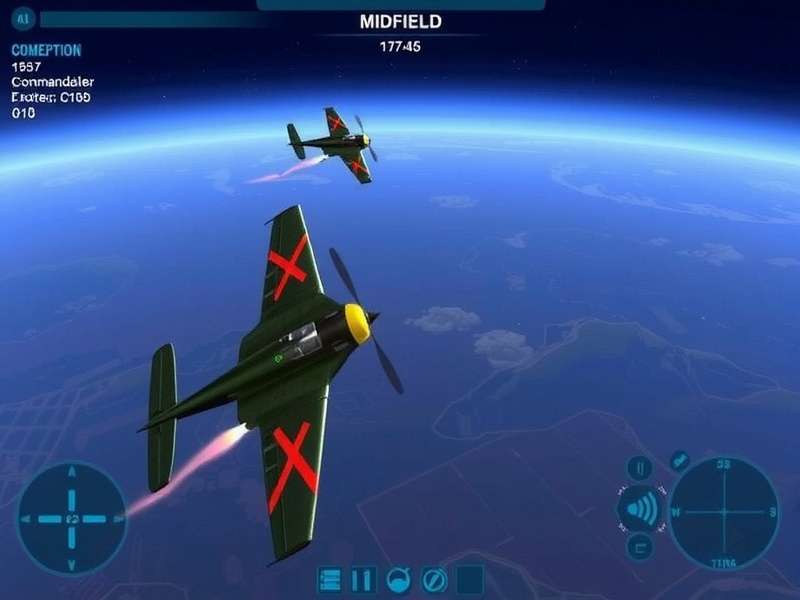Select the empty square slot in bottom toolbar
This screenshot has width=800, height=600.
[470, 580]
